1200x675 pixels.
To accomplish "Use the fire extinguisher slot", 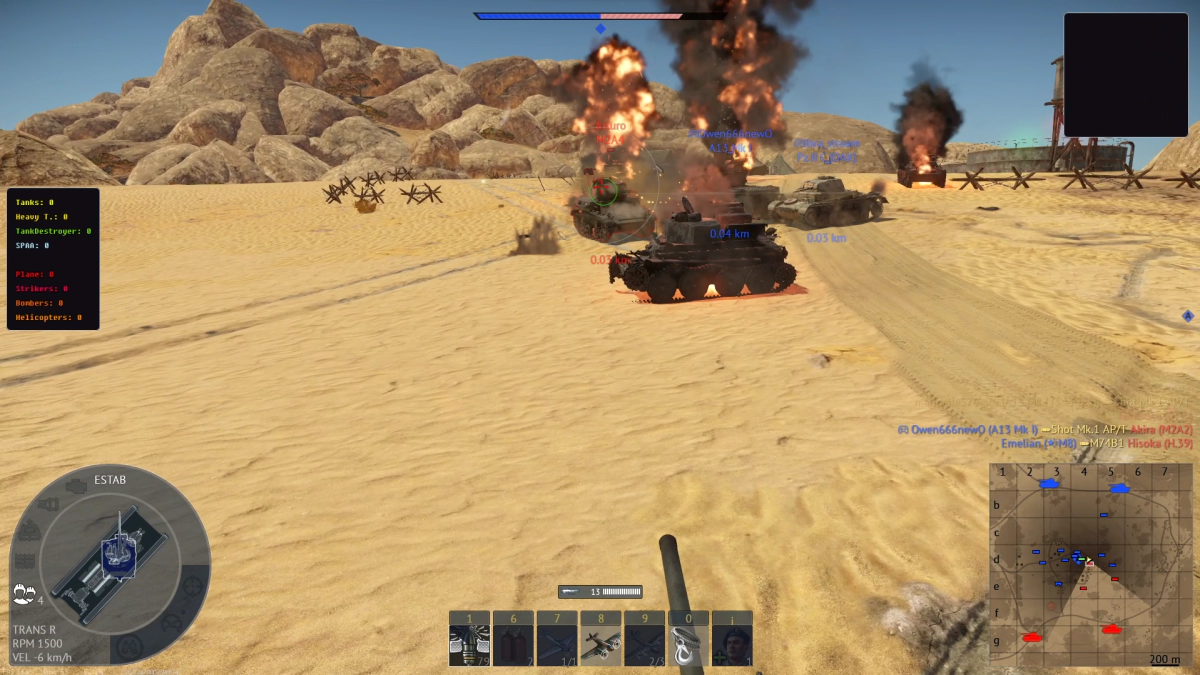I will tap(513, 645).
